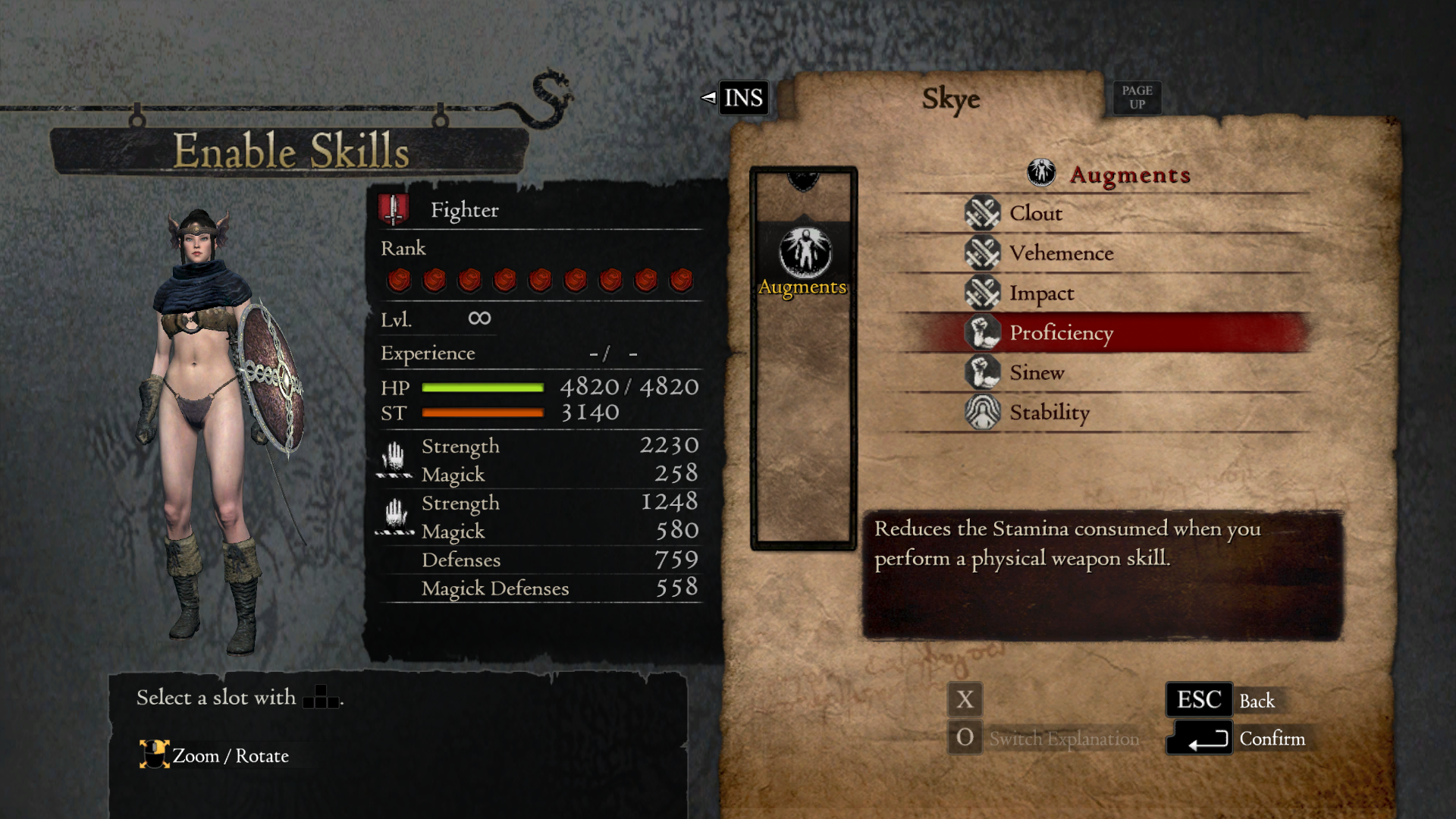Click the Back option
The image size is (1456, 819).
(x=1256, y=701)
